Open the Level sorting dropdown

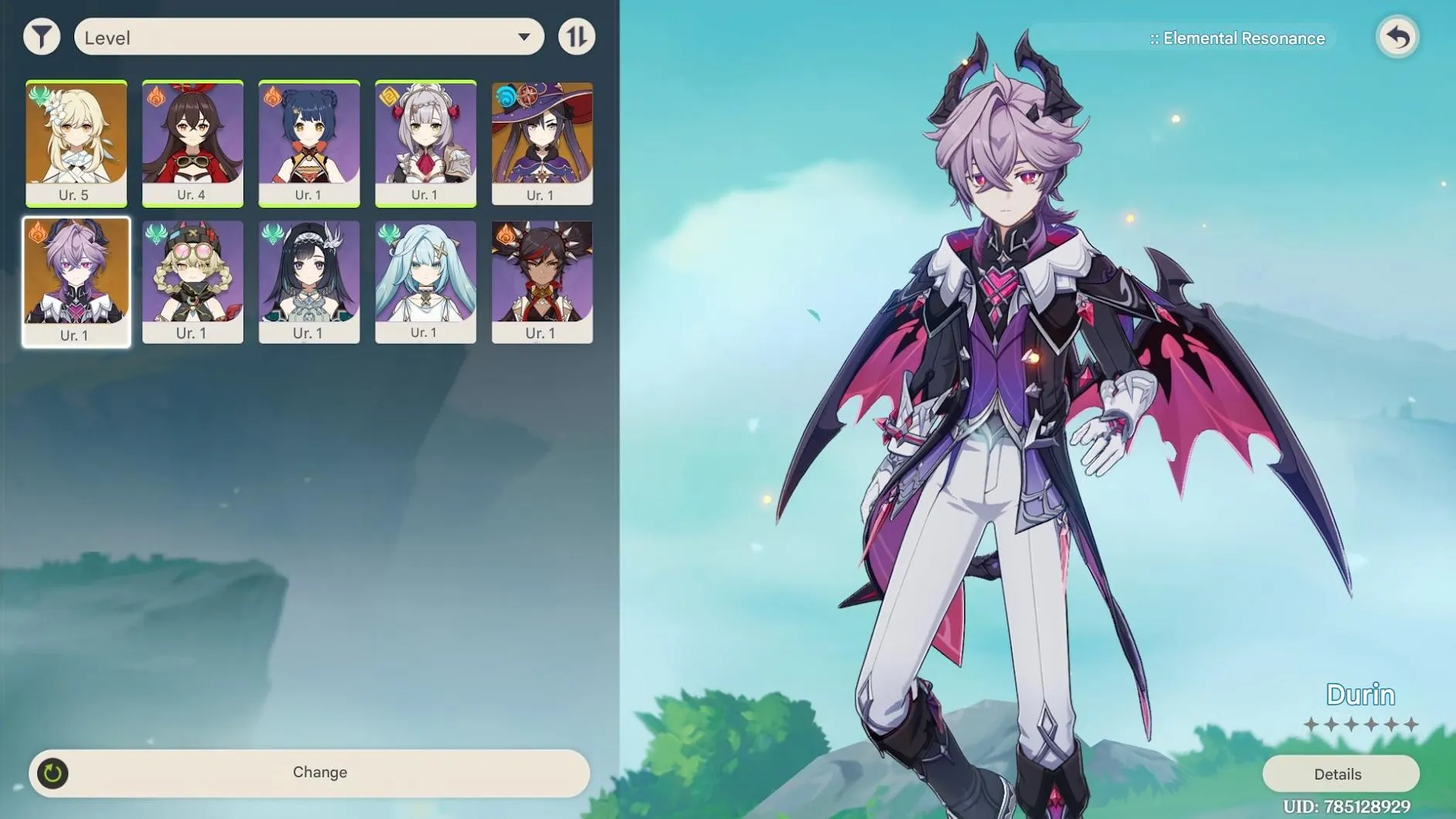pos(309,36)
